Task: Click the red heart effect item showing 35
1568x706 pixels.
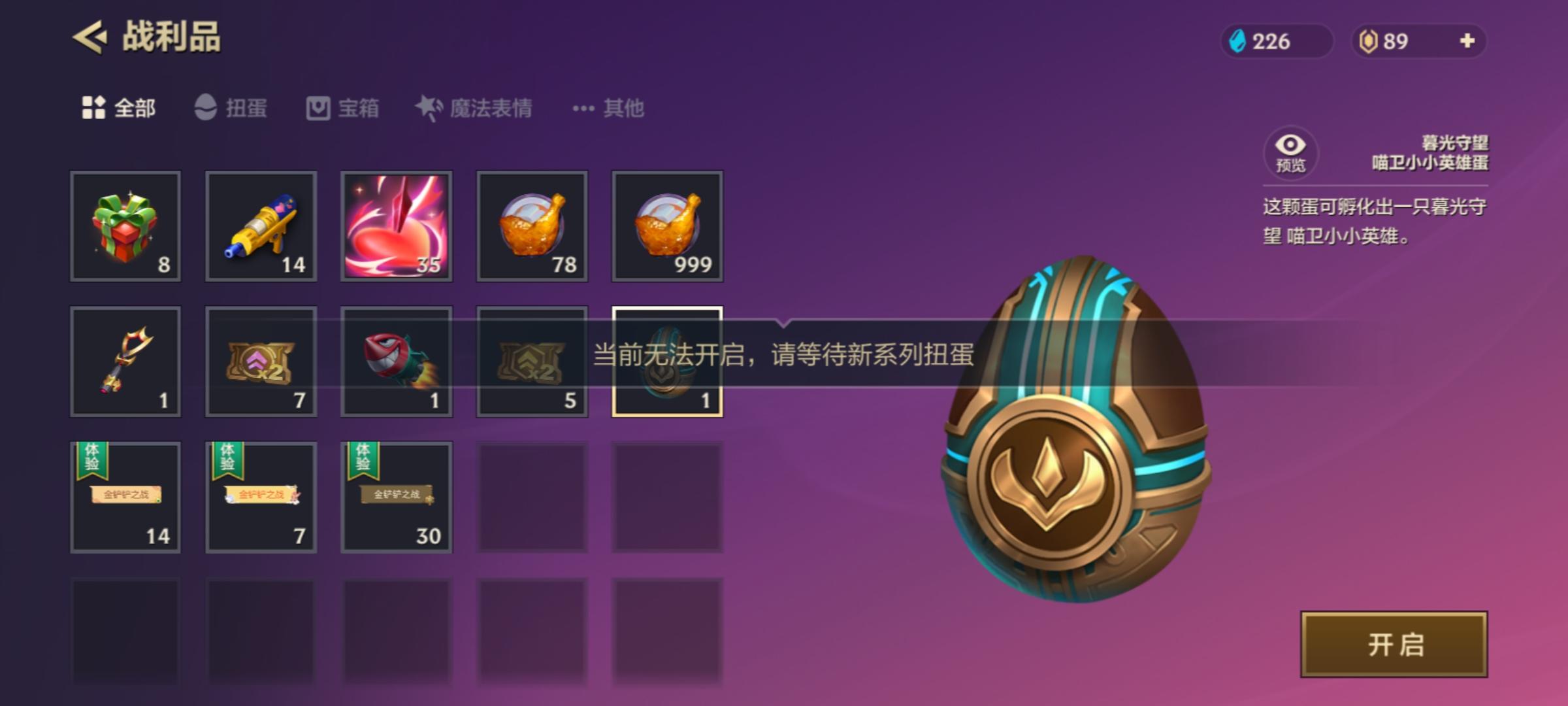Action: pyautogui.click(x=395, y=227)
